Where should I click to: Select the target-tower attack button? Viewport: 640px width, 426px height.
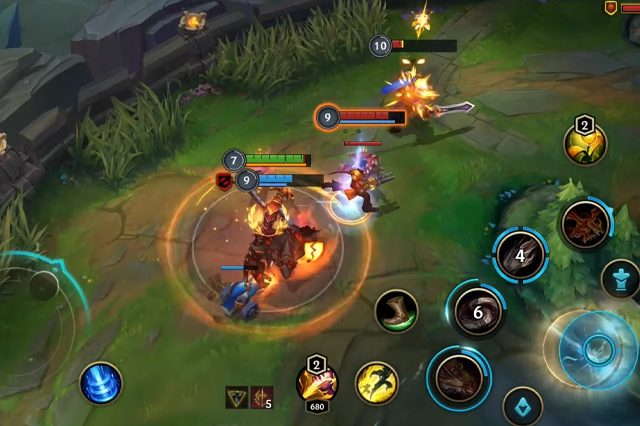(620, 279)
